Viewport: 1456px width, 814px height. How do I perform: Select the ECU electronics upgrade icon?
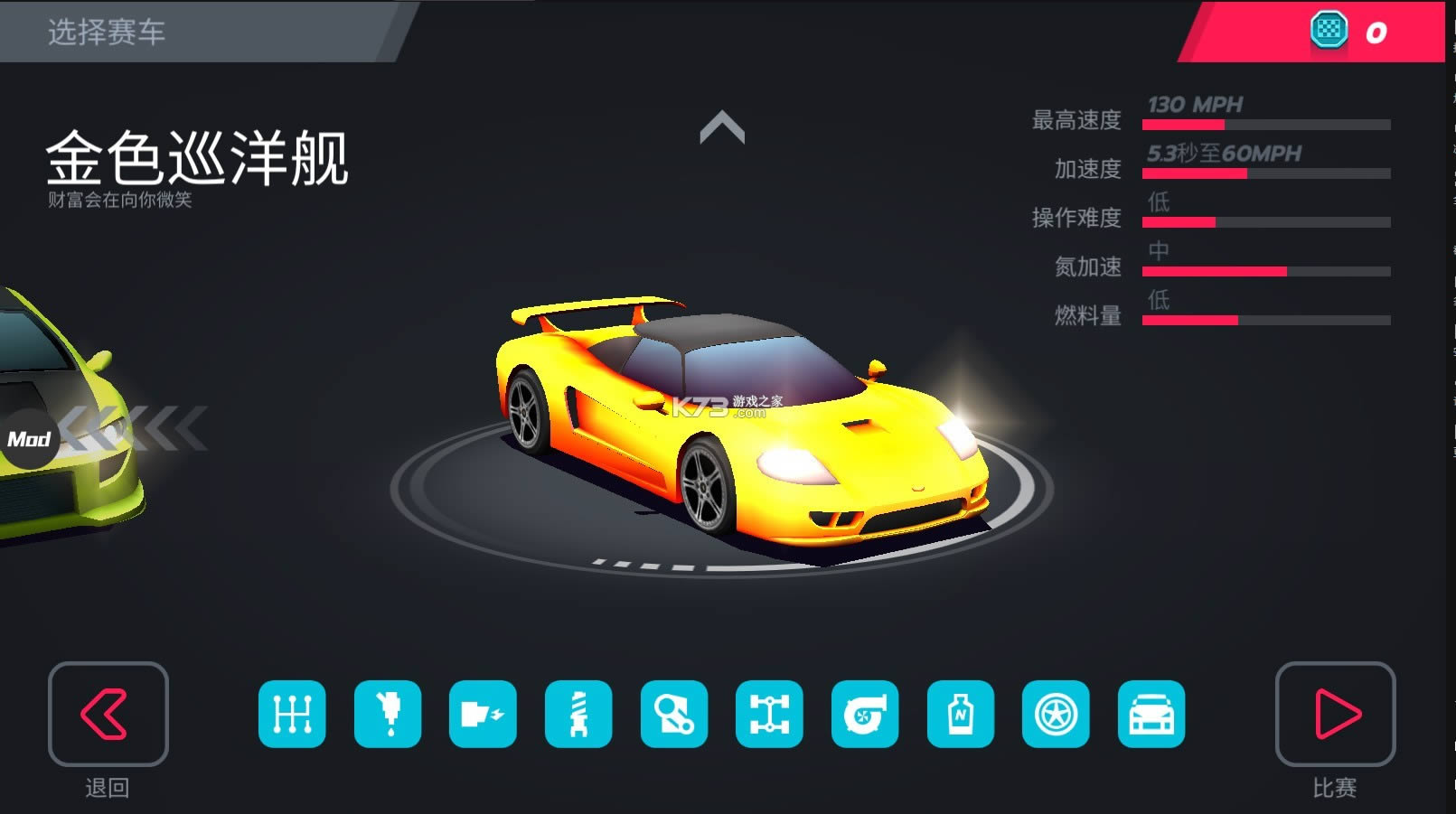pyautogui.click(x=484, y=715)
